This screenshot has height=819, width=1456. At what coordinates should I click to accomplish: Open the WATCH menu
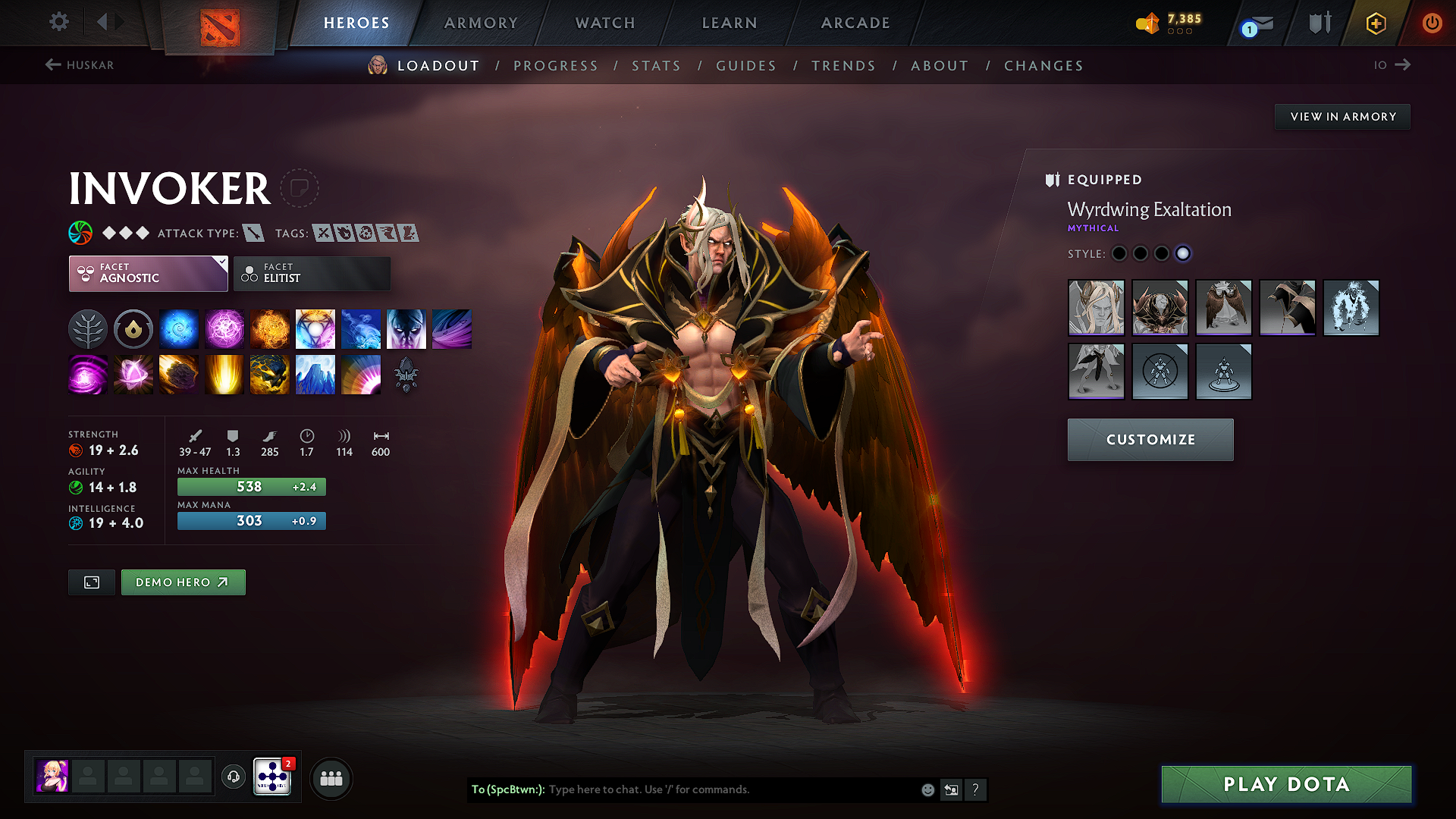point(604,23)
